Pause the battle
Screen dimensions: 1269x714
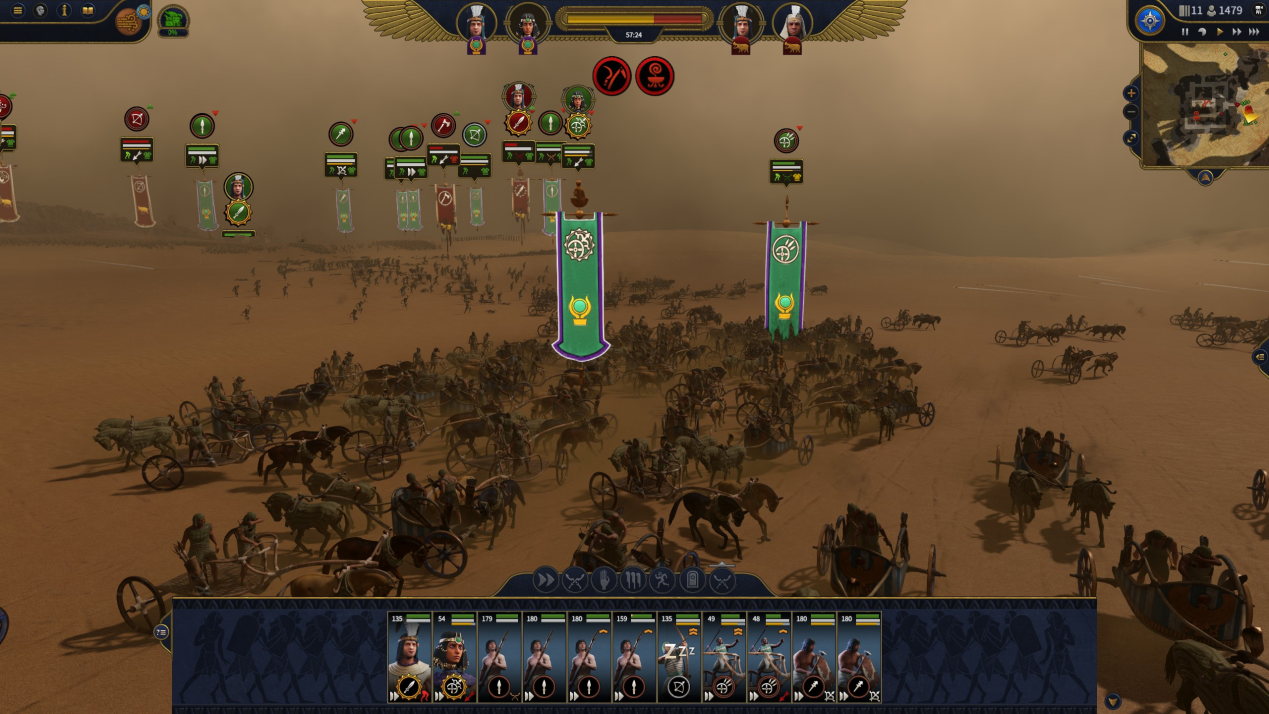[x=1185, y=32]
